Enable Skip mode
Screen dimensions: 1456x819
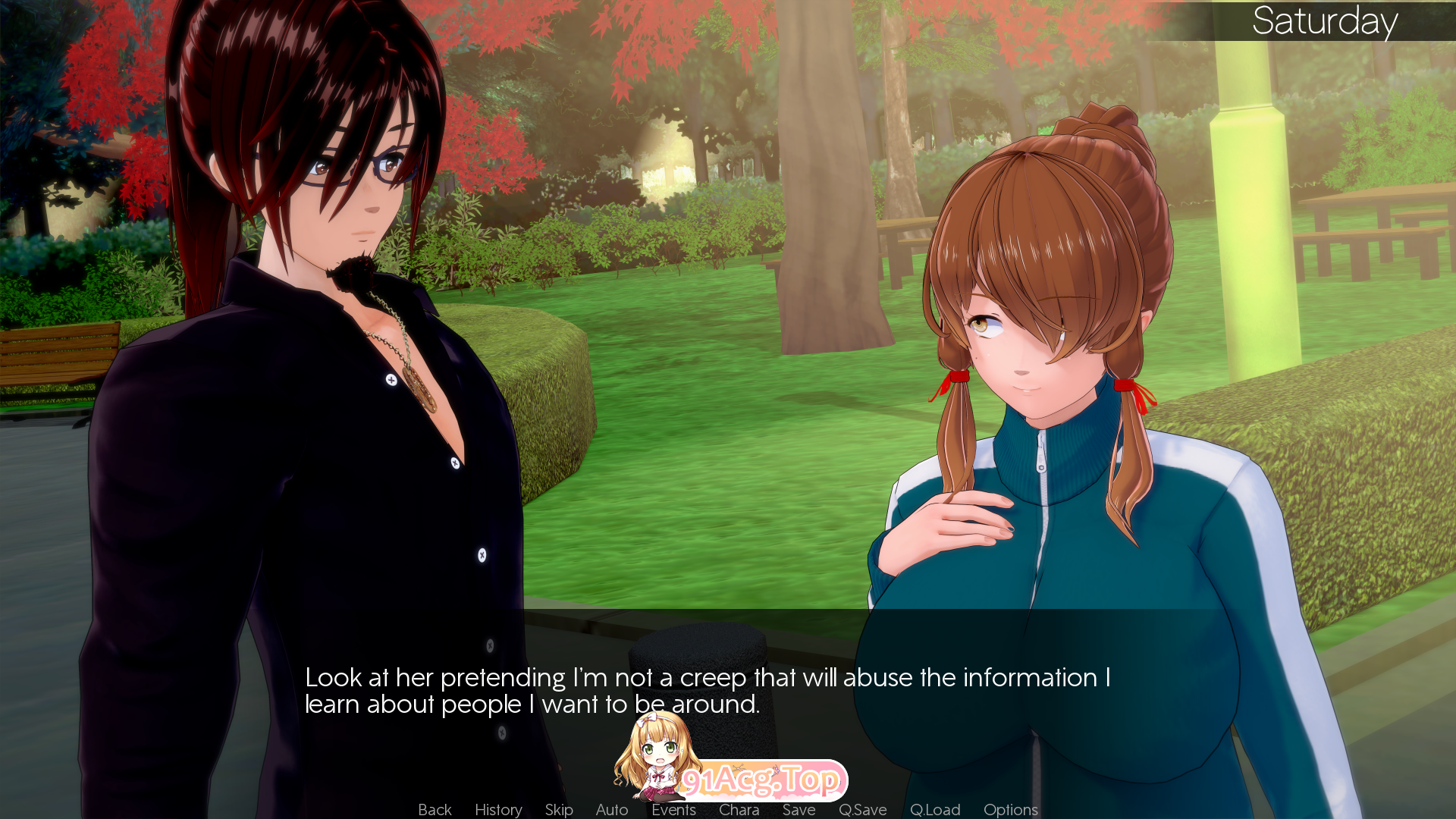tap(558, 809)
